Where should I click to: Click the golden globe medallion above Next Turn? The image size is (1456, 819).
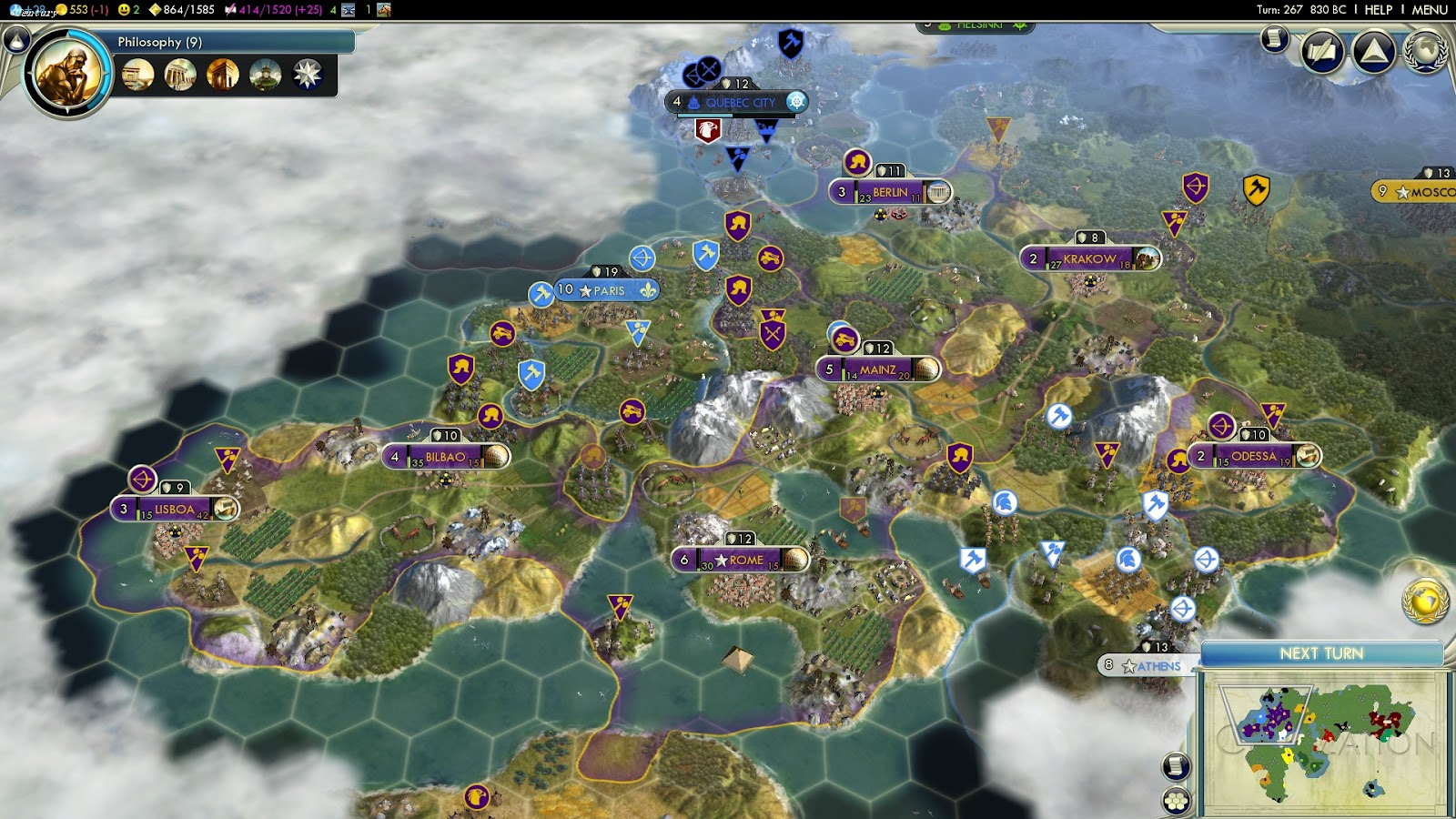point(1425,600)
